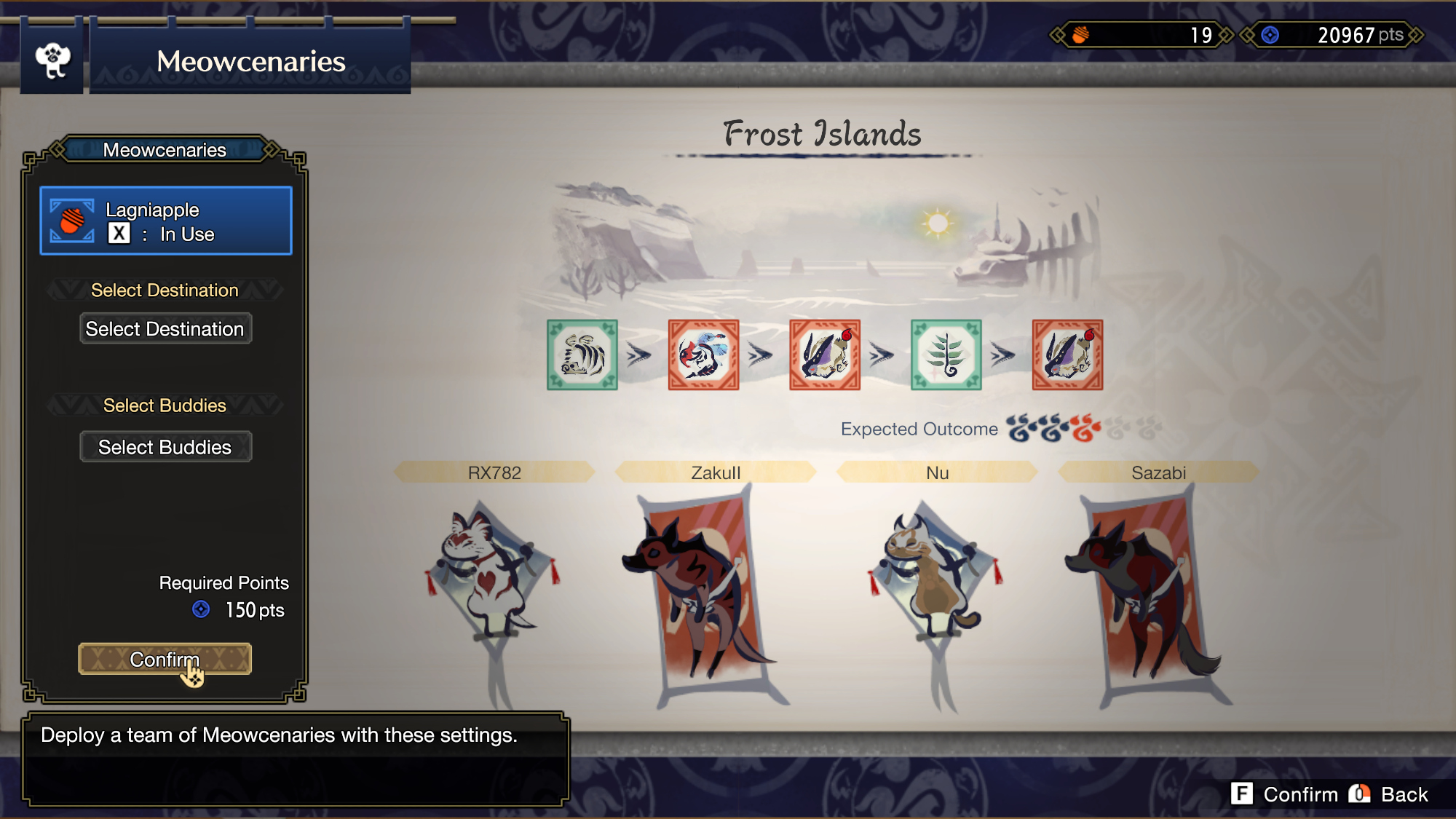This screenshot has width=1456, height=819.
Task: Select the red bird monster route node
Action: [x=703, y=355]
